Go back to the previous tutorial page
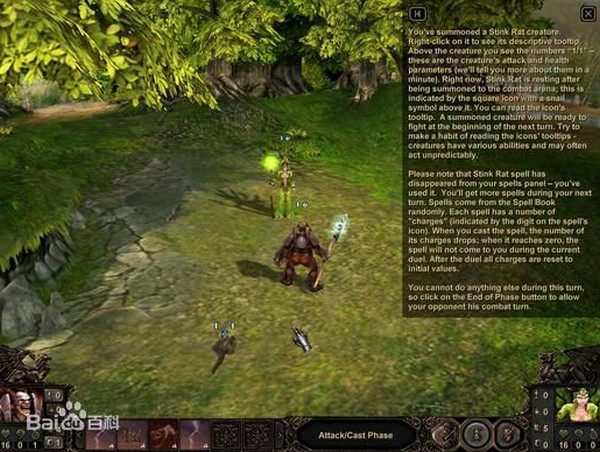 [x=418, y=12]
